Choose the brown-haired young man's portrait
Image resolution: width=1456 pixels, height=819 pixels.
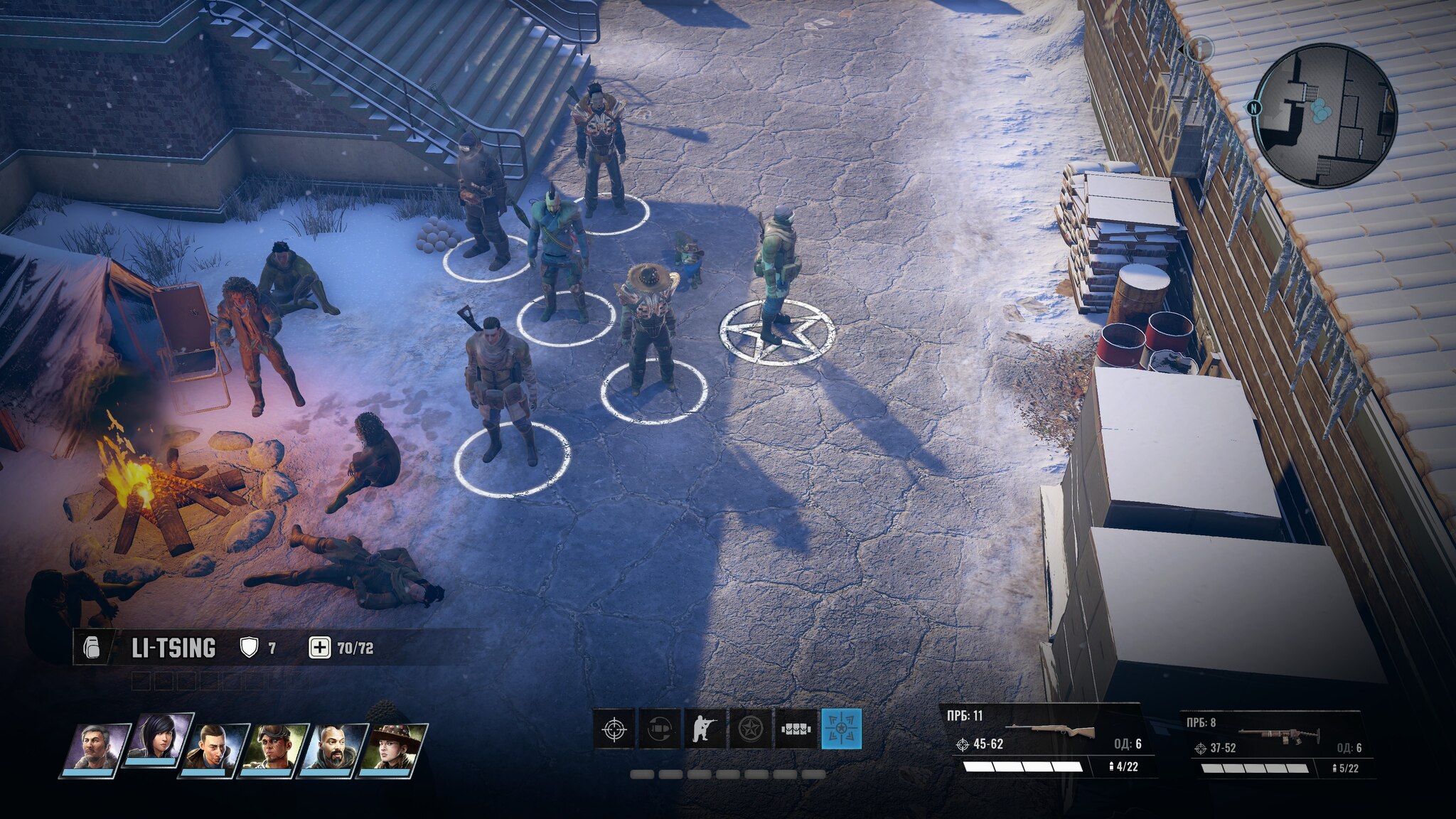coord(215,749)
